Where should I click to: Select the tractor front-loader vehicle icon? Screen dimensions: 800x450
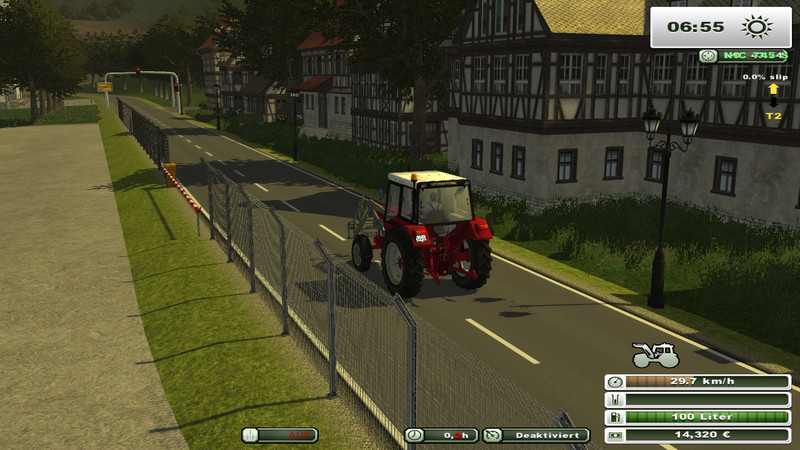[656, 355]
